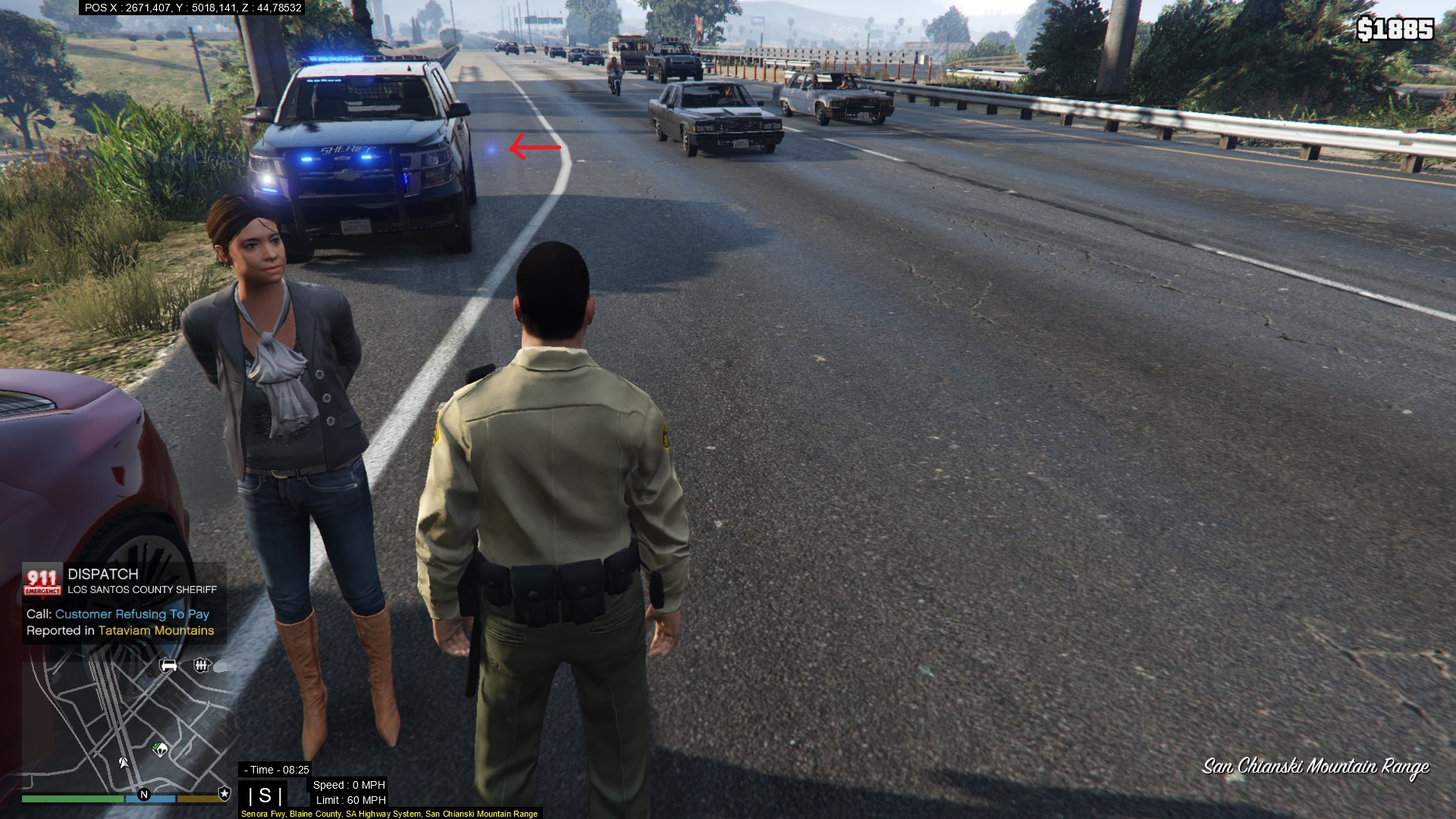Select the gear-shift shield blip on minimap
Image resolution: width=1456 pixels, height=819 pixels.
tap(201, 666)
